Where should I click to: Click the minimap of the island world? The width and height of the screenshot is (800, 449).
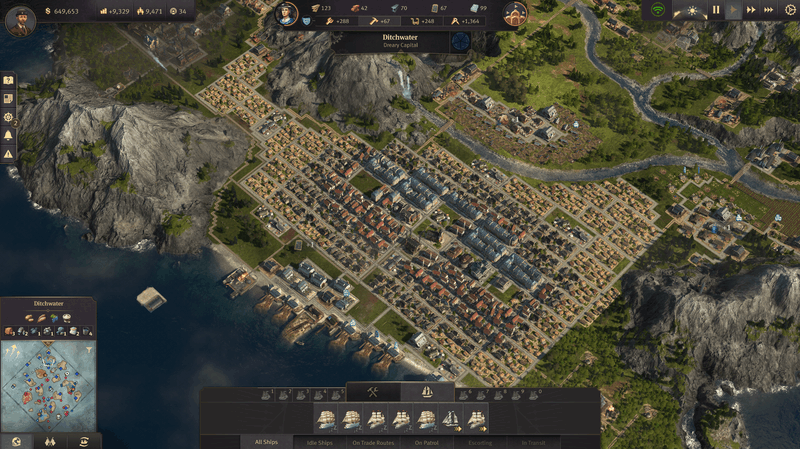click(x=48, y=385)
